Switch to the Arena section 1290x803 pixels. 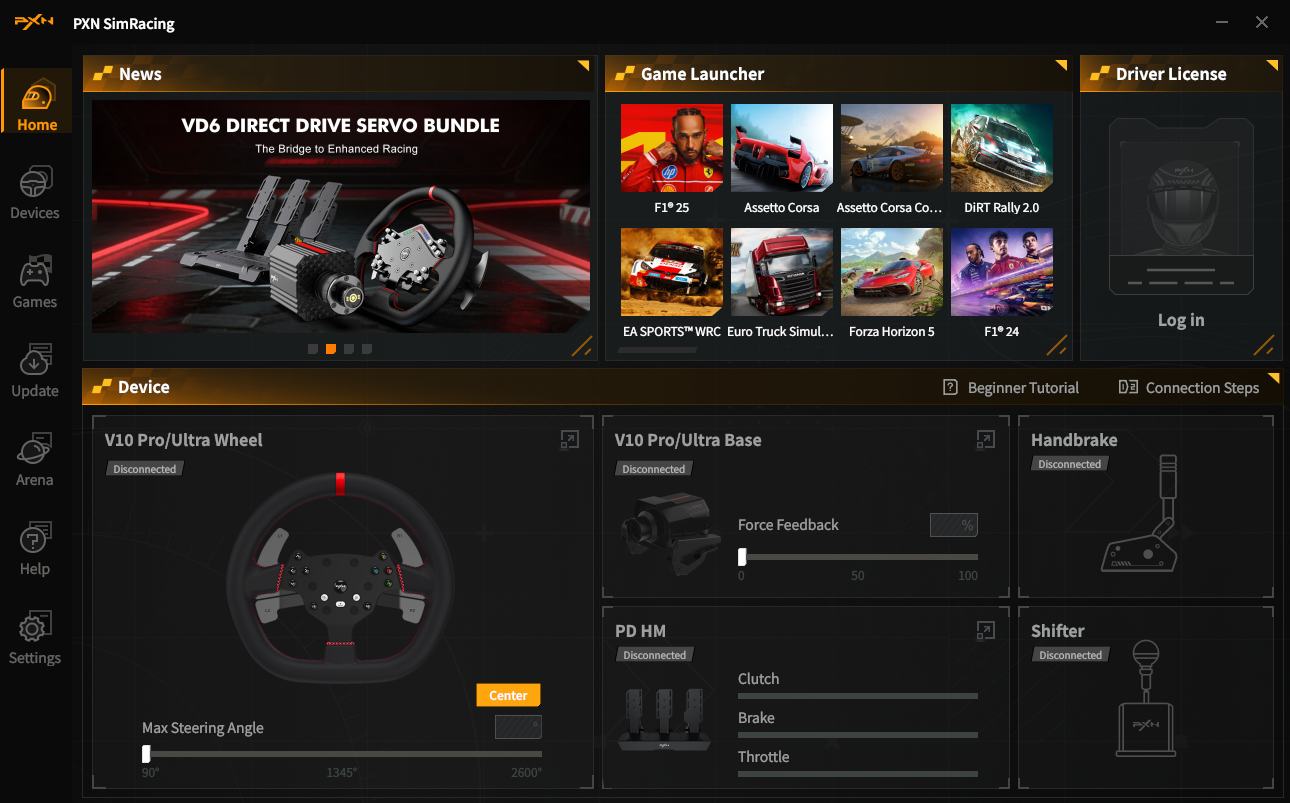pos(35,460)
